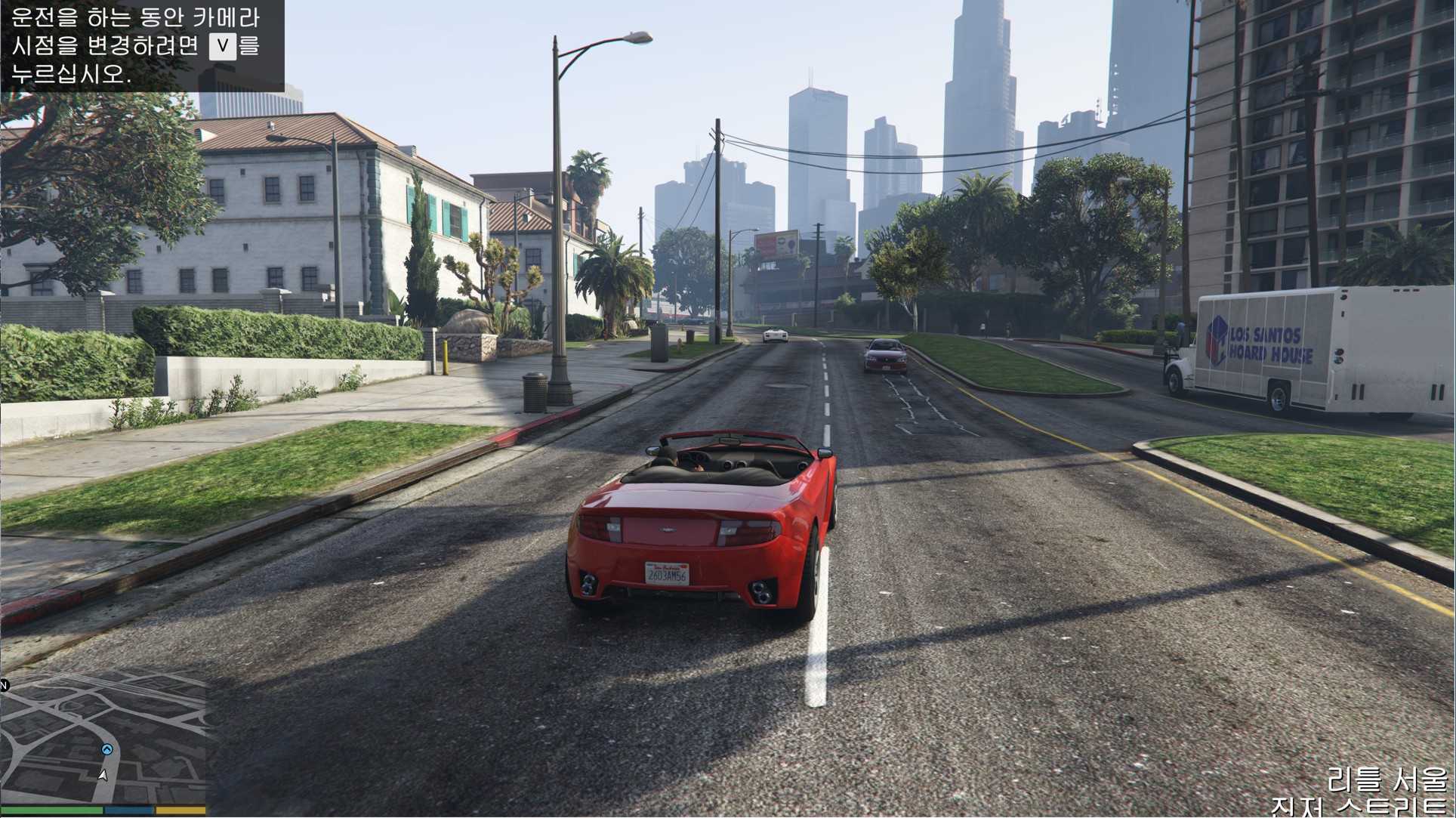This screenshot has width=1456, height=818.
Task: Click the minimap radar
Action: [x=103, y=738]
